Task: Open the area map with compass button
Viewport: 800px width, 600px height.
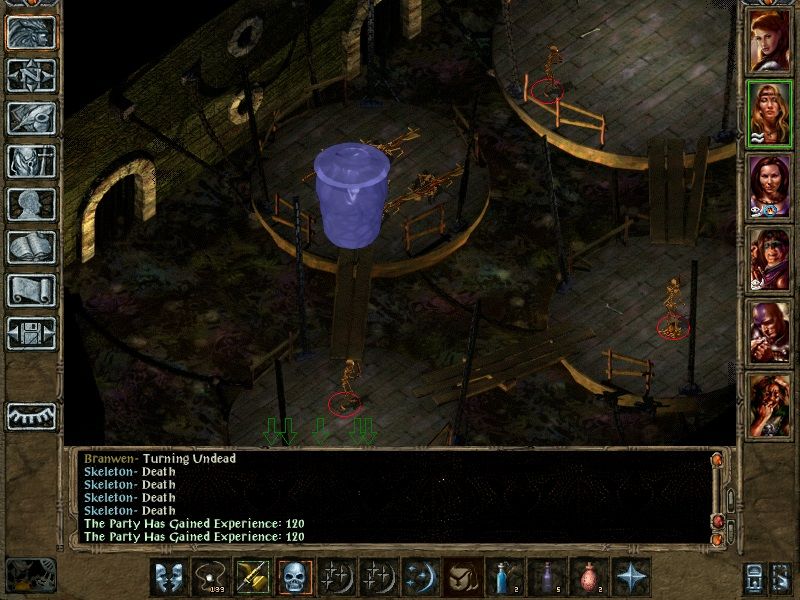Action: point(31,76)
